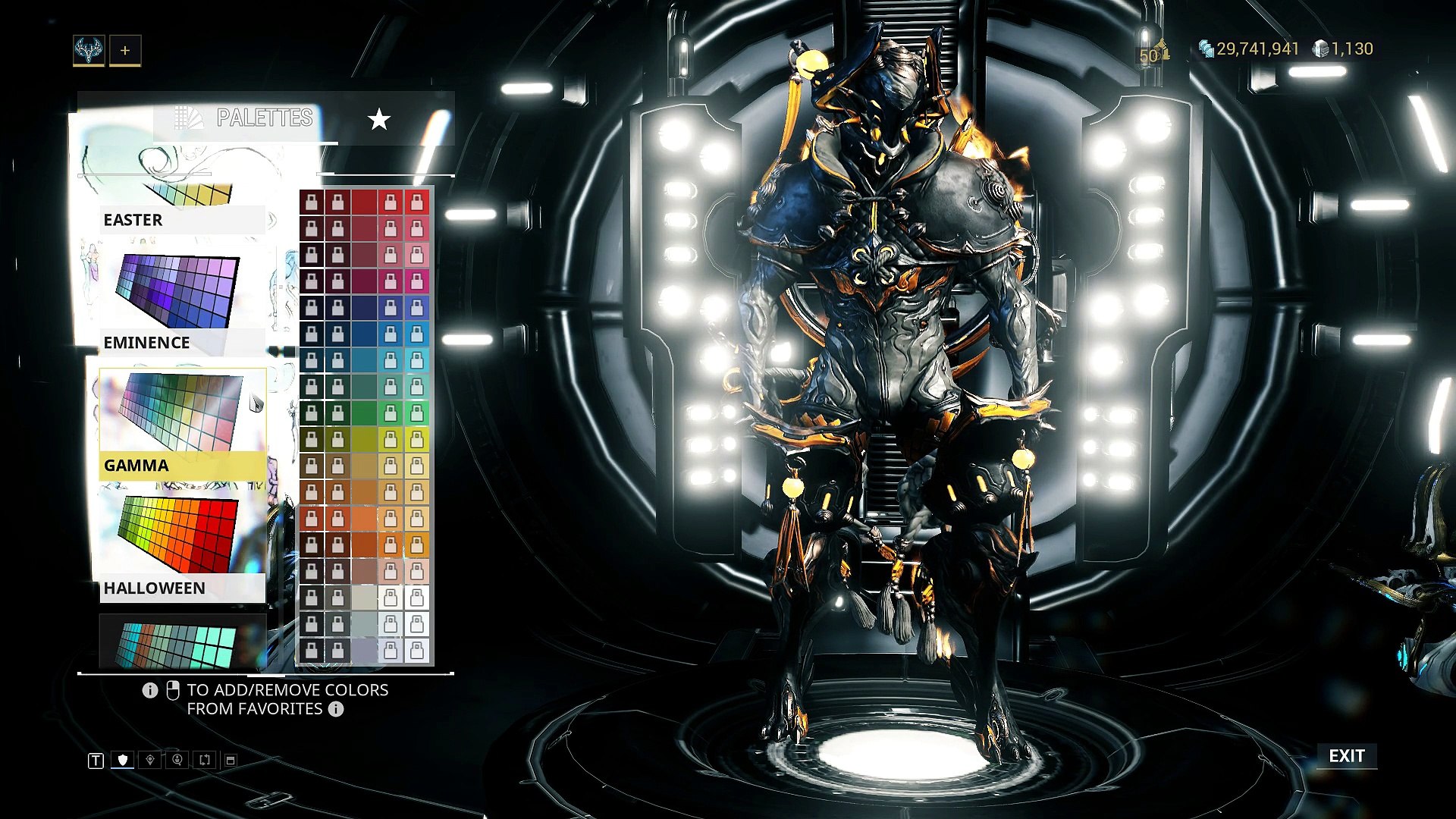Select the shield icon in bottom toolbar
The width and height of the screenshot is (1456, 819).
click(x=123, y=758)
